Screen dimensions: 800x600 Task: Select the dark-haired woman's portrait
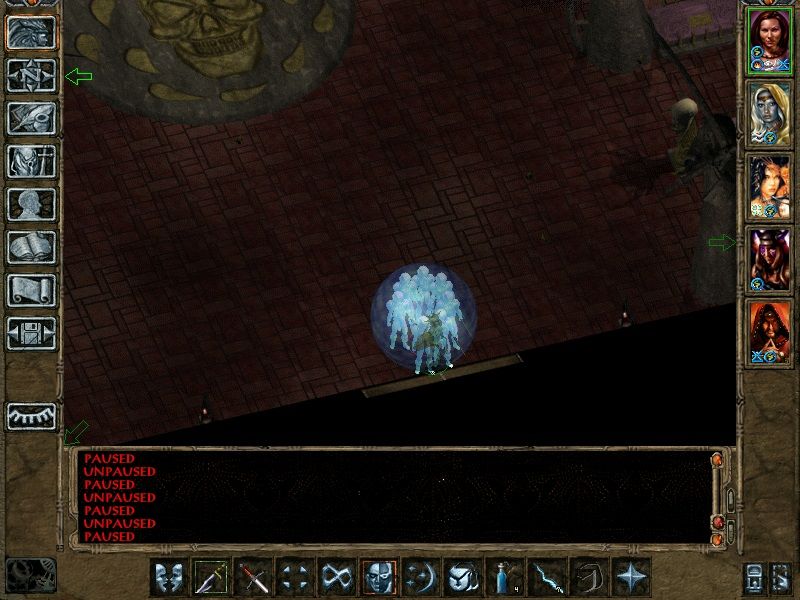pos(770,186)
